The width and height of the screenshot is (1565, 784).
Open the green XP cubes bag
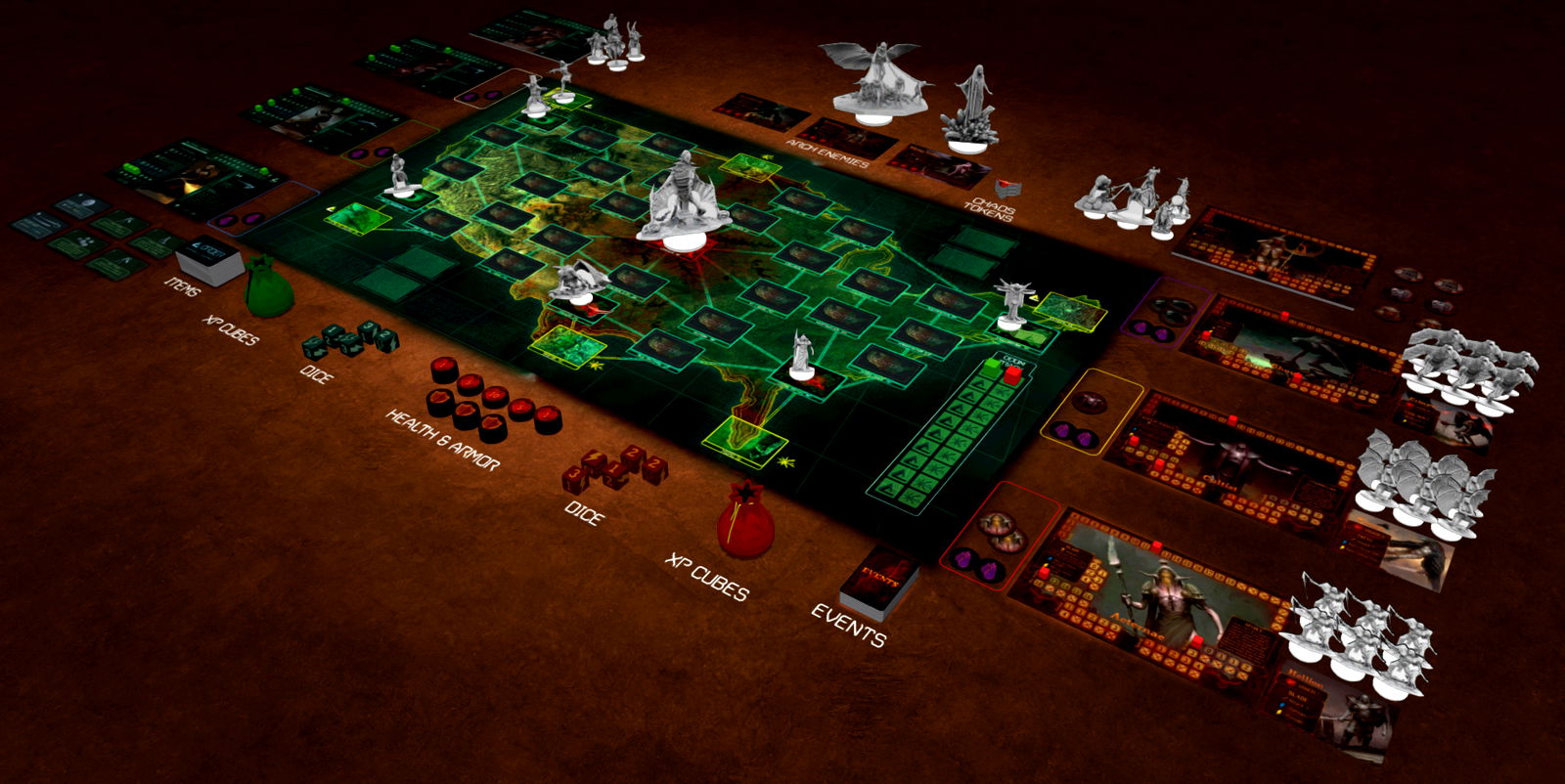(x=267, y=289)
